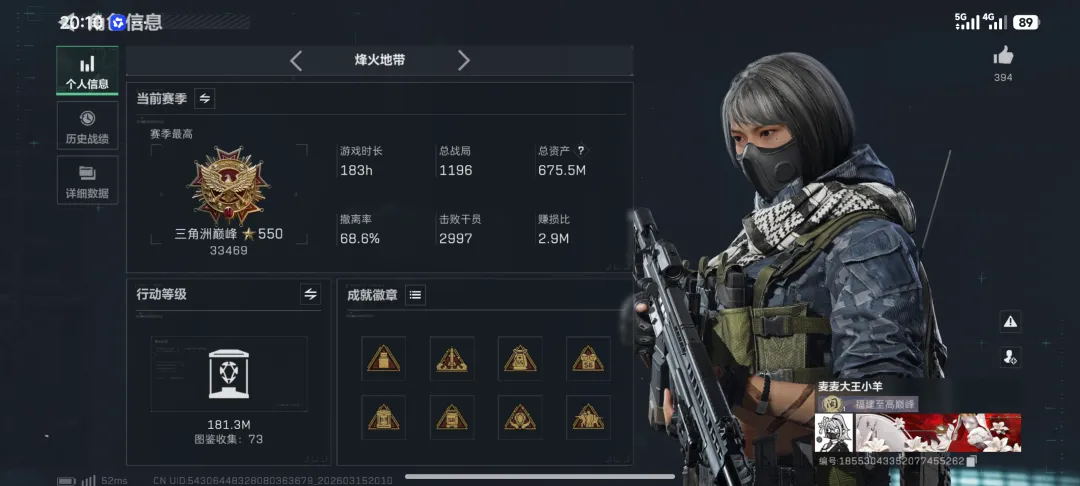Click the add friend icon
The width and height of the screenshot is (1080, 486).
click(x=1010, y=357)
